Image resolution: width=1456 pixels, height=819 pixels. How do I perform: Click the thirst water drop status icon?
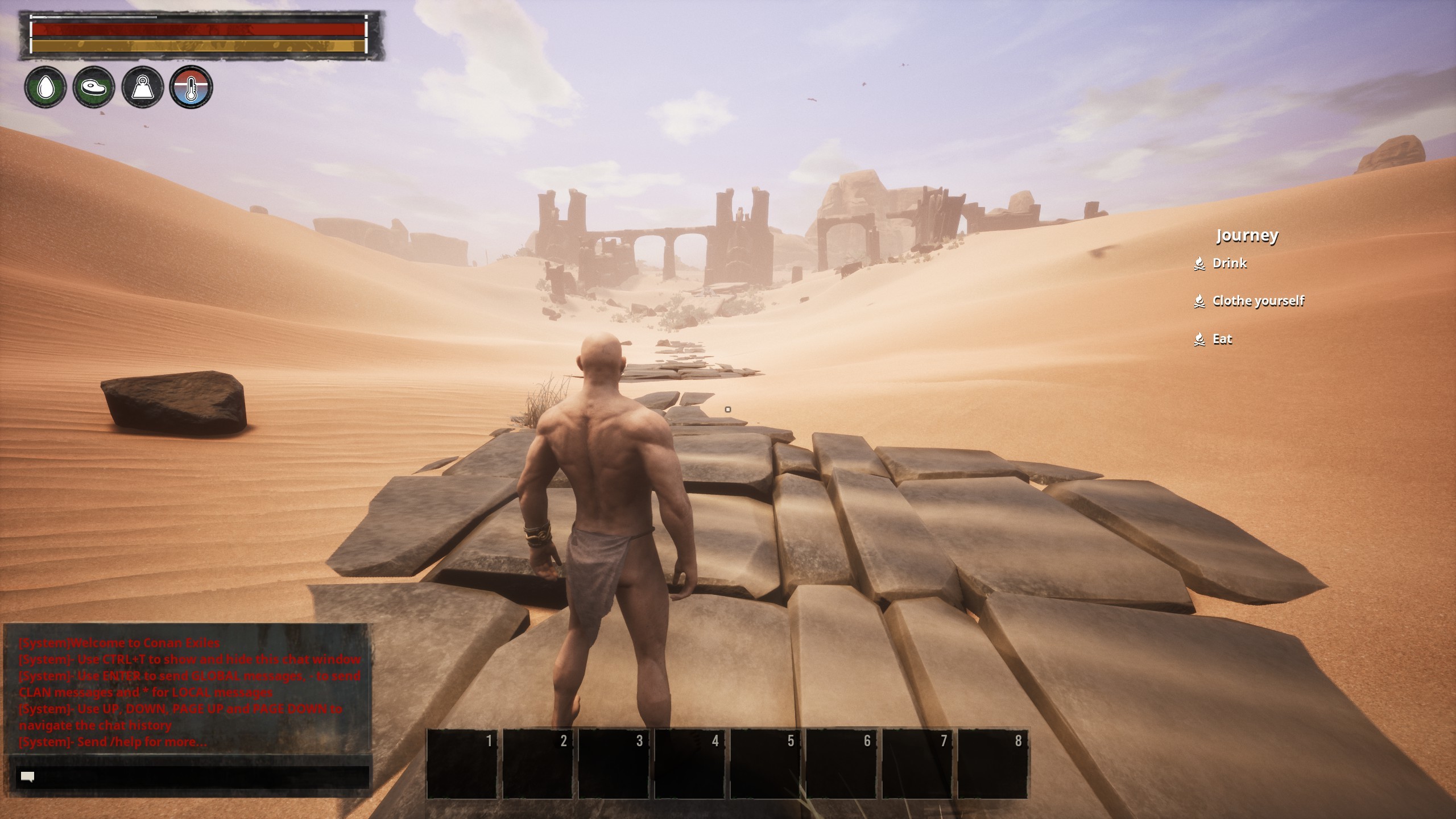tap(45, 88)
